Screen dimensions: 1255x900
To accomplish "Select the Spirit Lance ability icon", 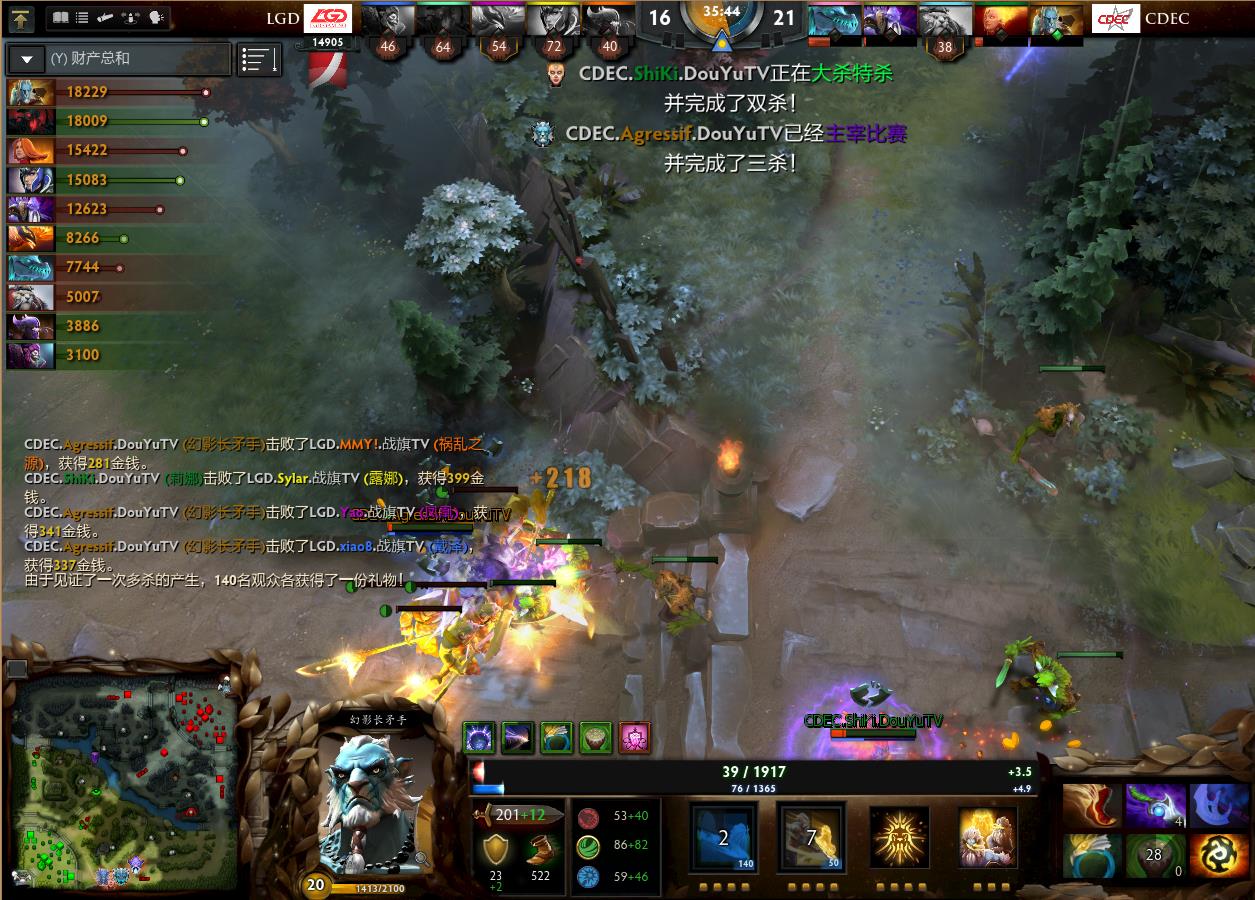I will tap(723, 836).
